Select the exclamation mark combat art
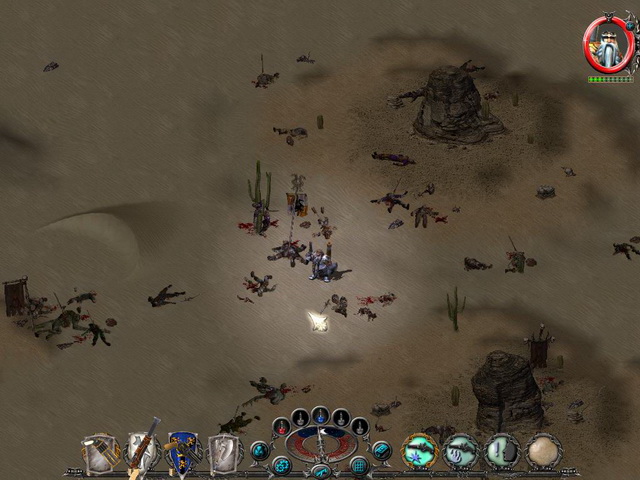 click(x=502, y=451)
